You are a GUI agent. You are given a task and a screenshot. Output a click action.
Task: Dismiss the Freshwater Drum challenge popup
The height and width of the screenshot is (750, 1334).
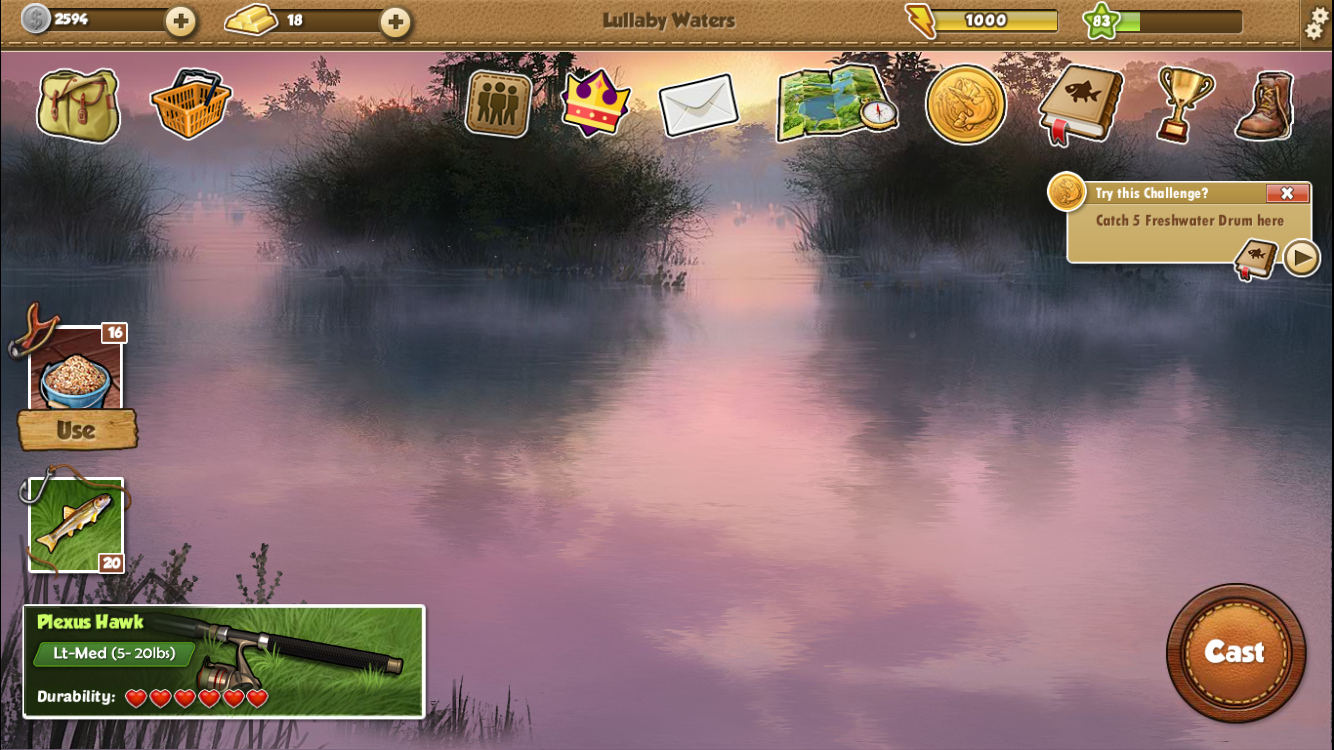pos(1288,193)
